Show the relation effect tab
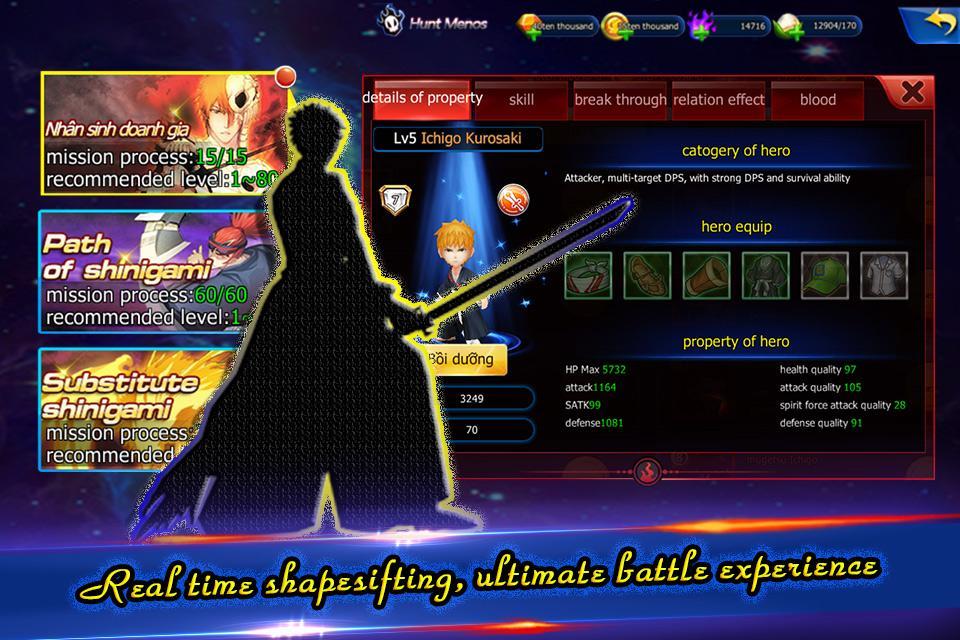The width and height of the screenshot is (960, 640). (718, 99)
